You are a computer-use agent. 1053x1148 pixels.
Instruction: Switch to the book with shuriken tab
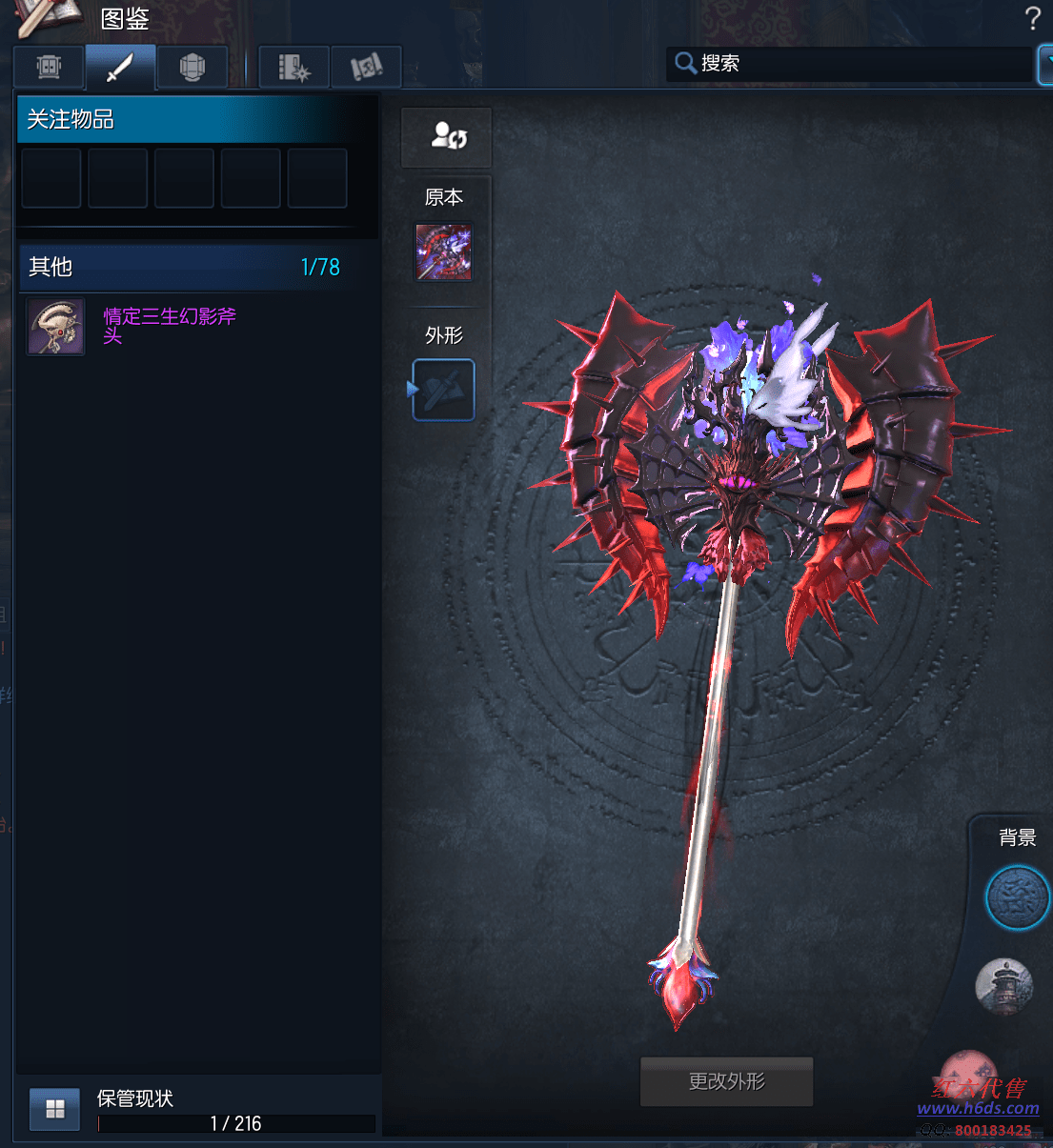point(294,67)
